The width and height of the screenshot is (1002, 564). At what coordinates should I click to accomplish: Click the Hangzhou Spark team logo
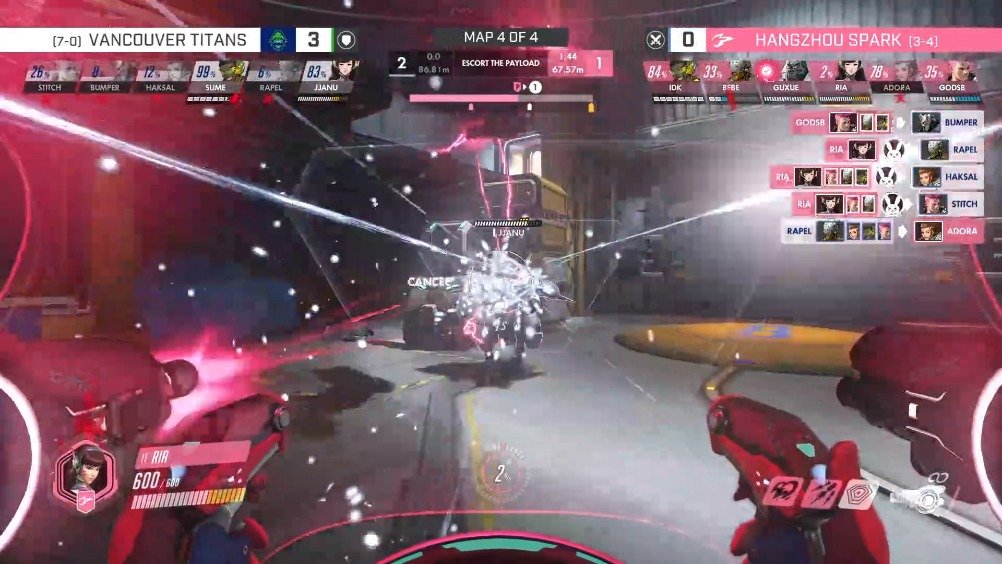[723, 40]
